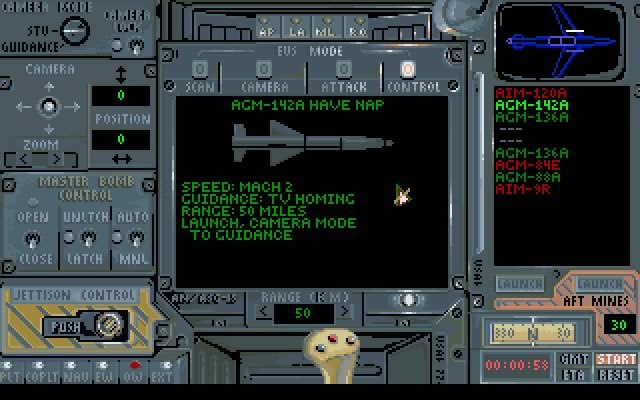640x400 pixels.
Task: Decrease the range value with left arrow
Action: tap(263, 313)
